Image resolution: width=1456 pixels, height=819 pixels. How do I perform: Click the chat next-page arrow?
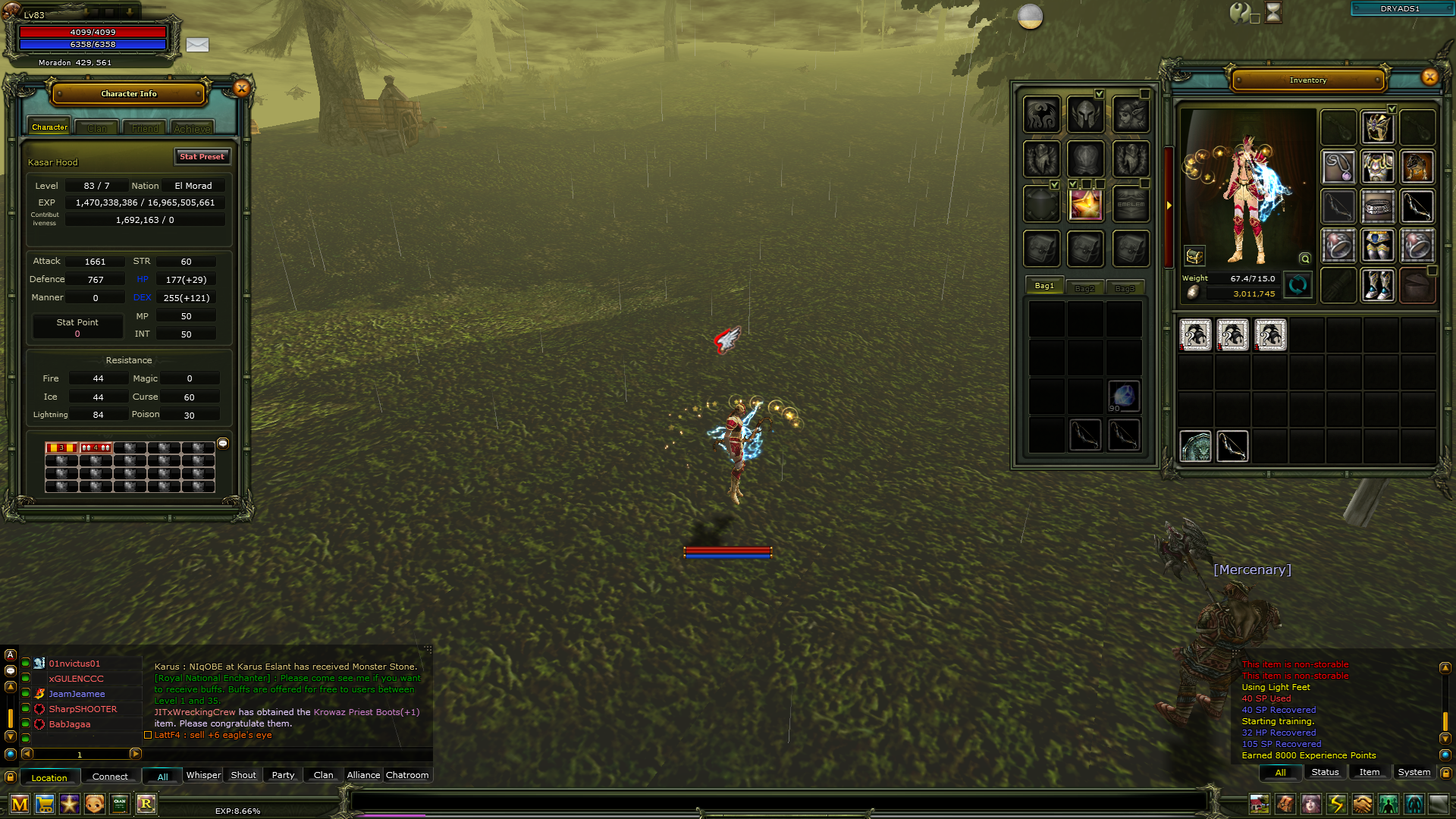tap(136, 755)
